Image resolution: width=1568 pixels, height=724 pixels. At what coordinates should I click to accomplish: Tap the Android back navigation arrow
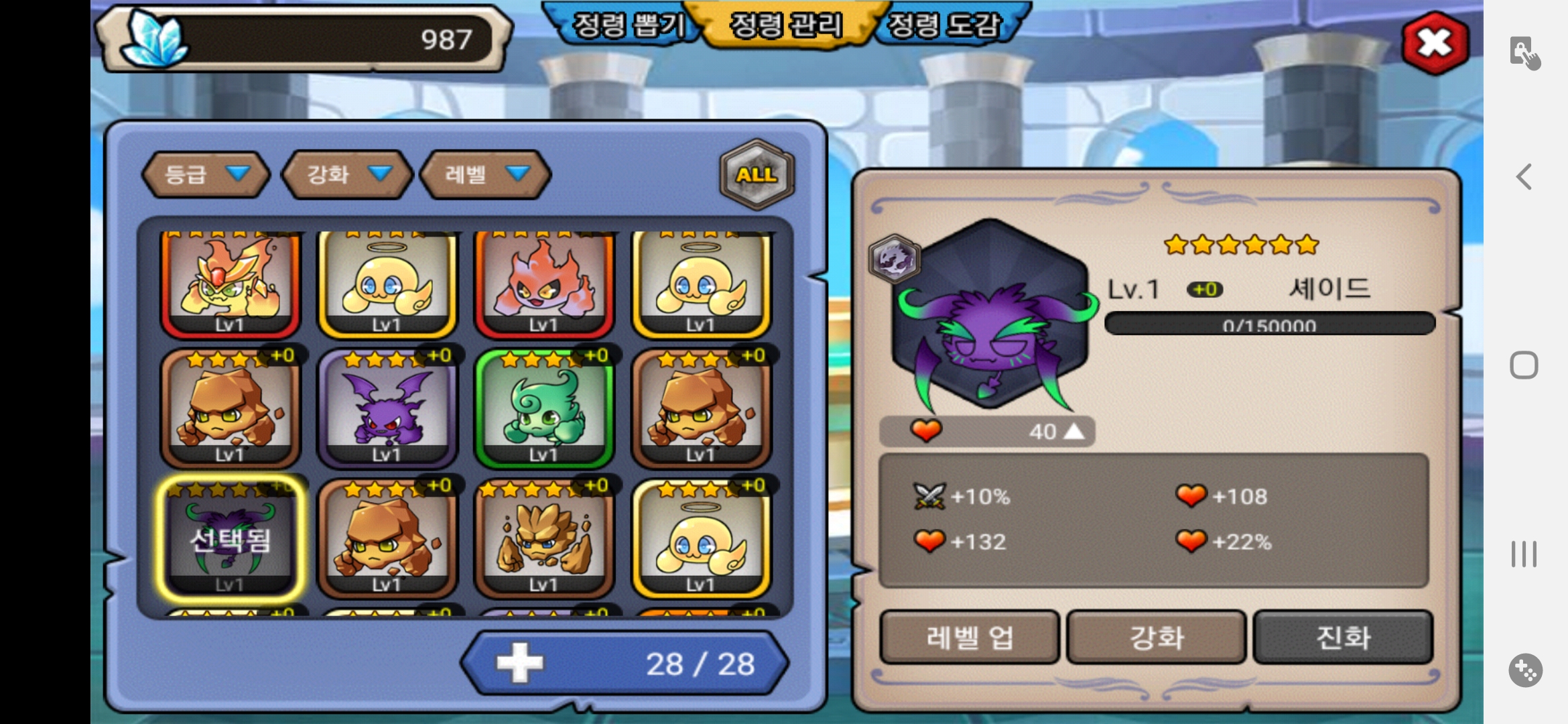pos(1524,177)
